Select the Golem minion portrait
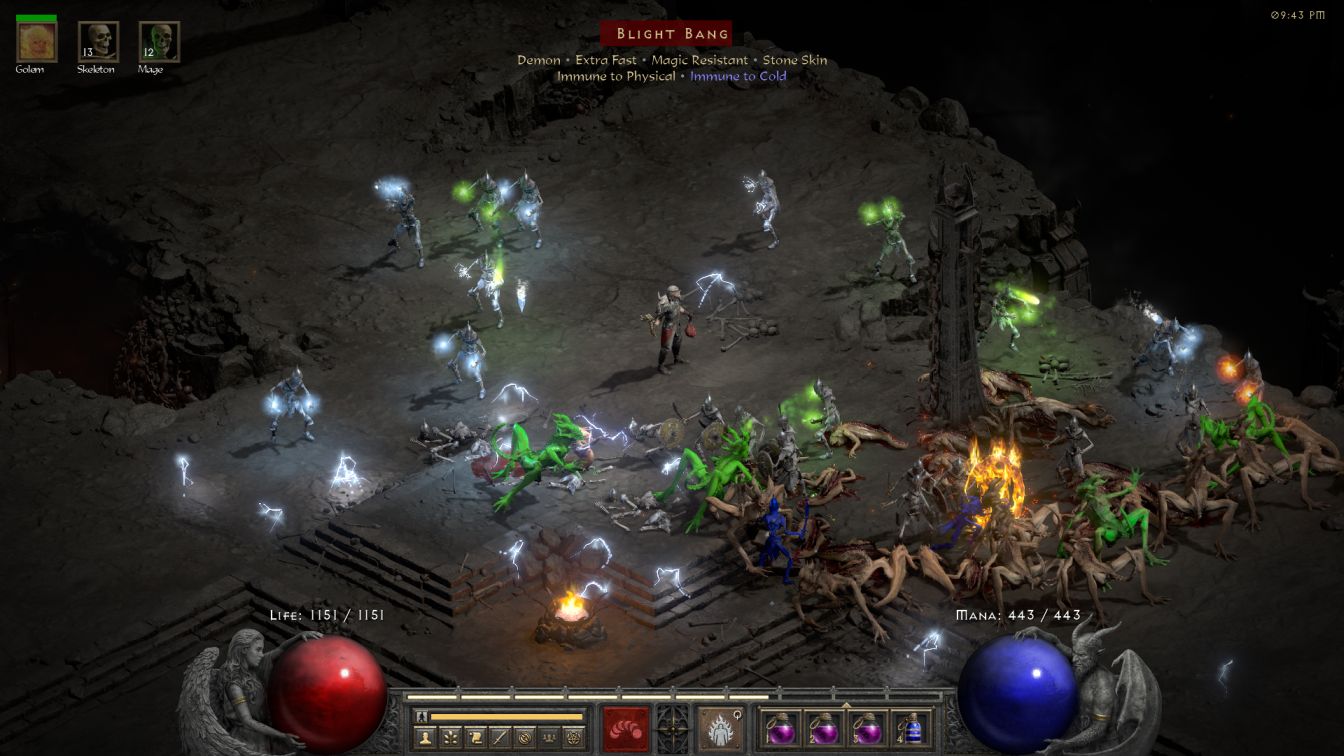Screen dimensions: 1344x756 37,42
